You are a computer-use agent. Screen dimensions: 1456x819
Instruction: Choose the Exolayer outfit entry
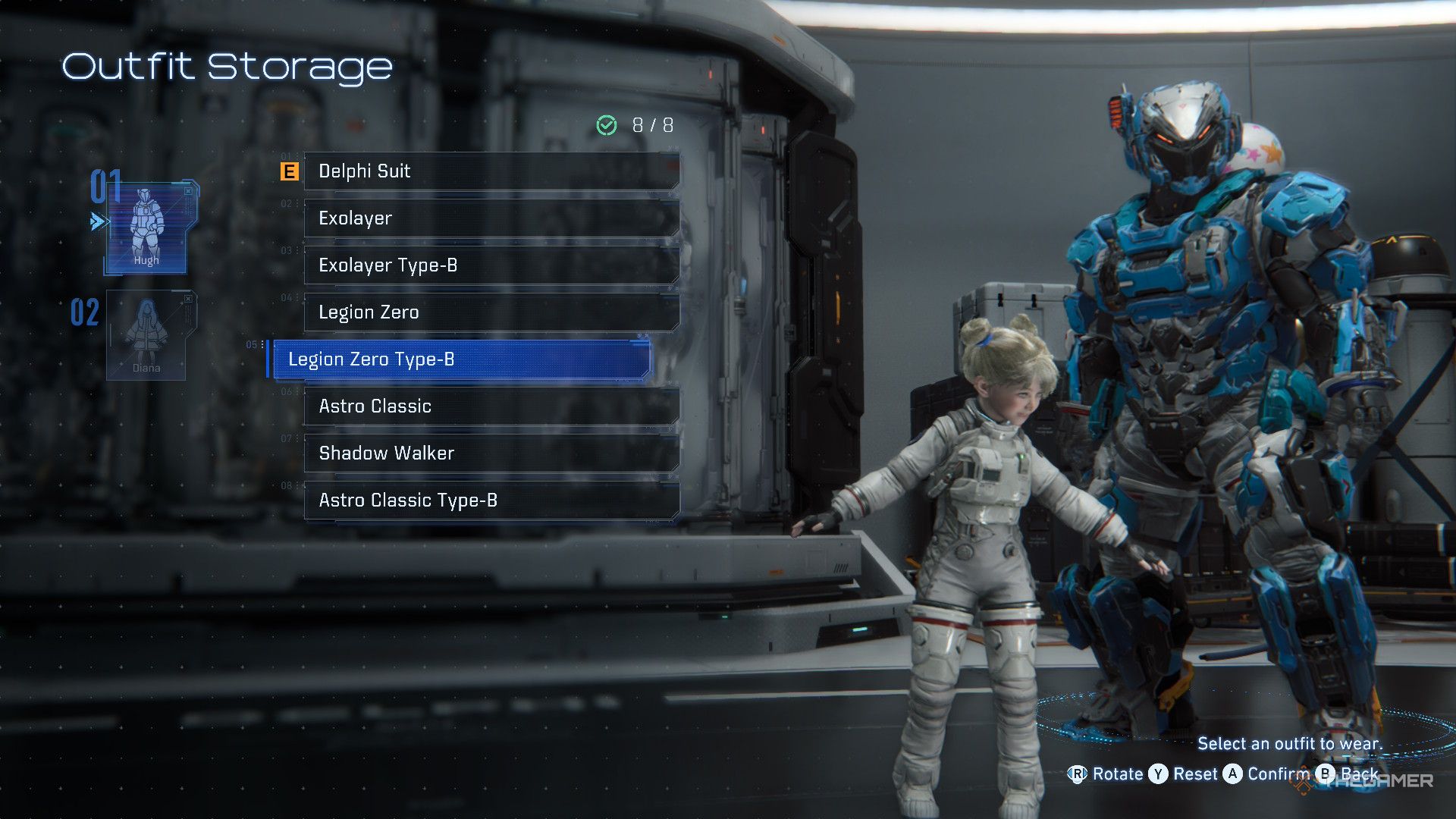491,218
